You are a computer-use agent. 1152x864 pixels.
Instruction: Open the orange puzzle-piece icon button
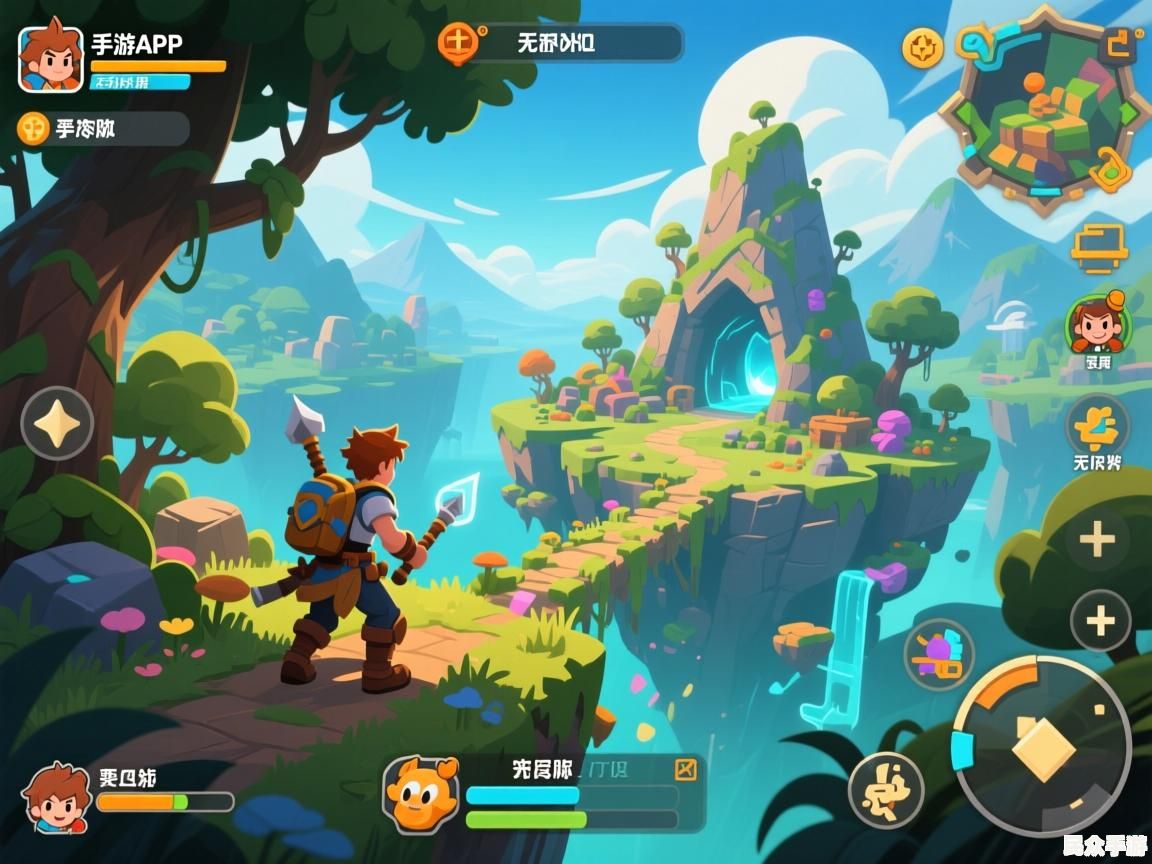pyautogui.click(x=1097, y=427)
